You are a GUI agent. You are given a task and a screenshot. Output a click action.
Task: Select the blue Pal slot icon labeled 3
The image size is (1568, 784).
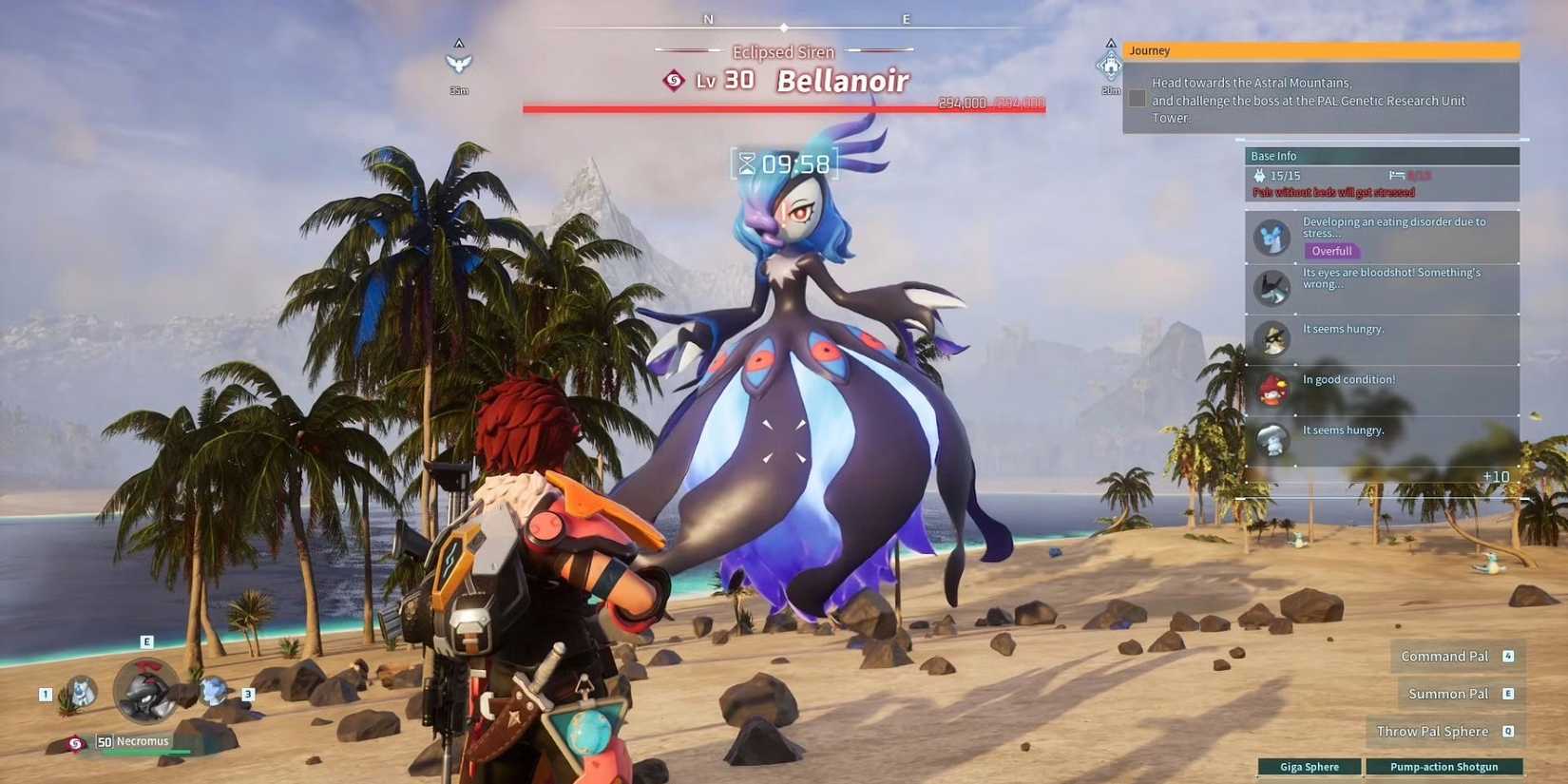click(x=216, y=691)
